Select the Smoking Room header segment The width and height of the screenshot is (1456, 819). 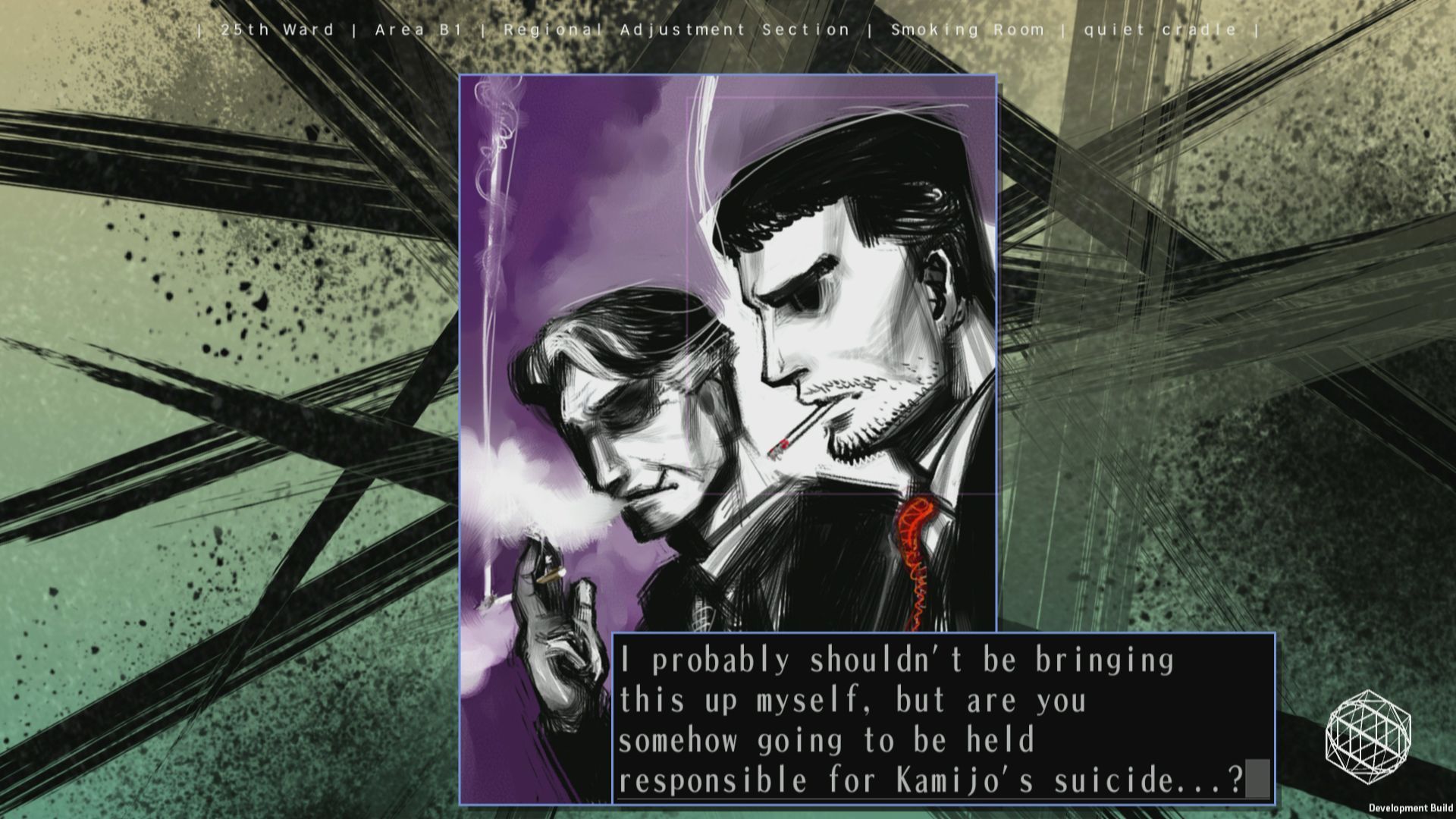click(x=968, y=30)
